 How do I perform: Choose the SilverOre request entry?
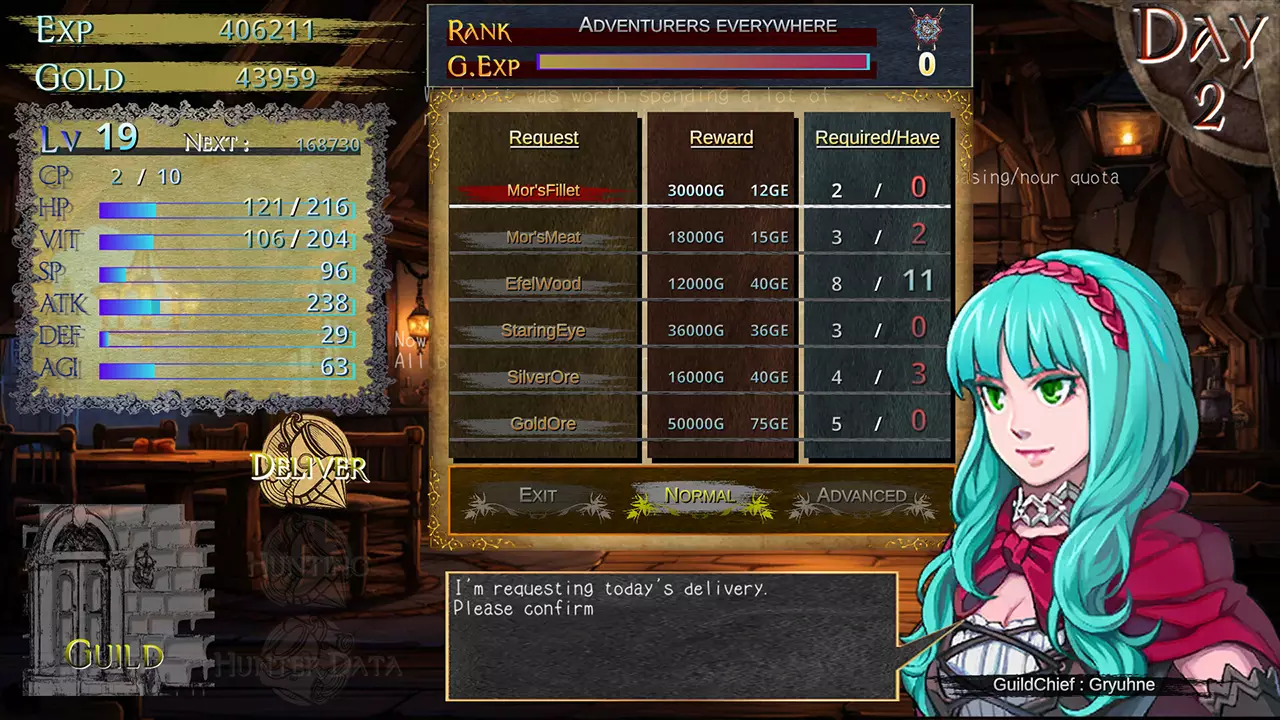543,377
